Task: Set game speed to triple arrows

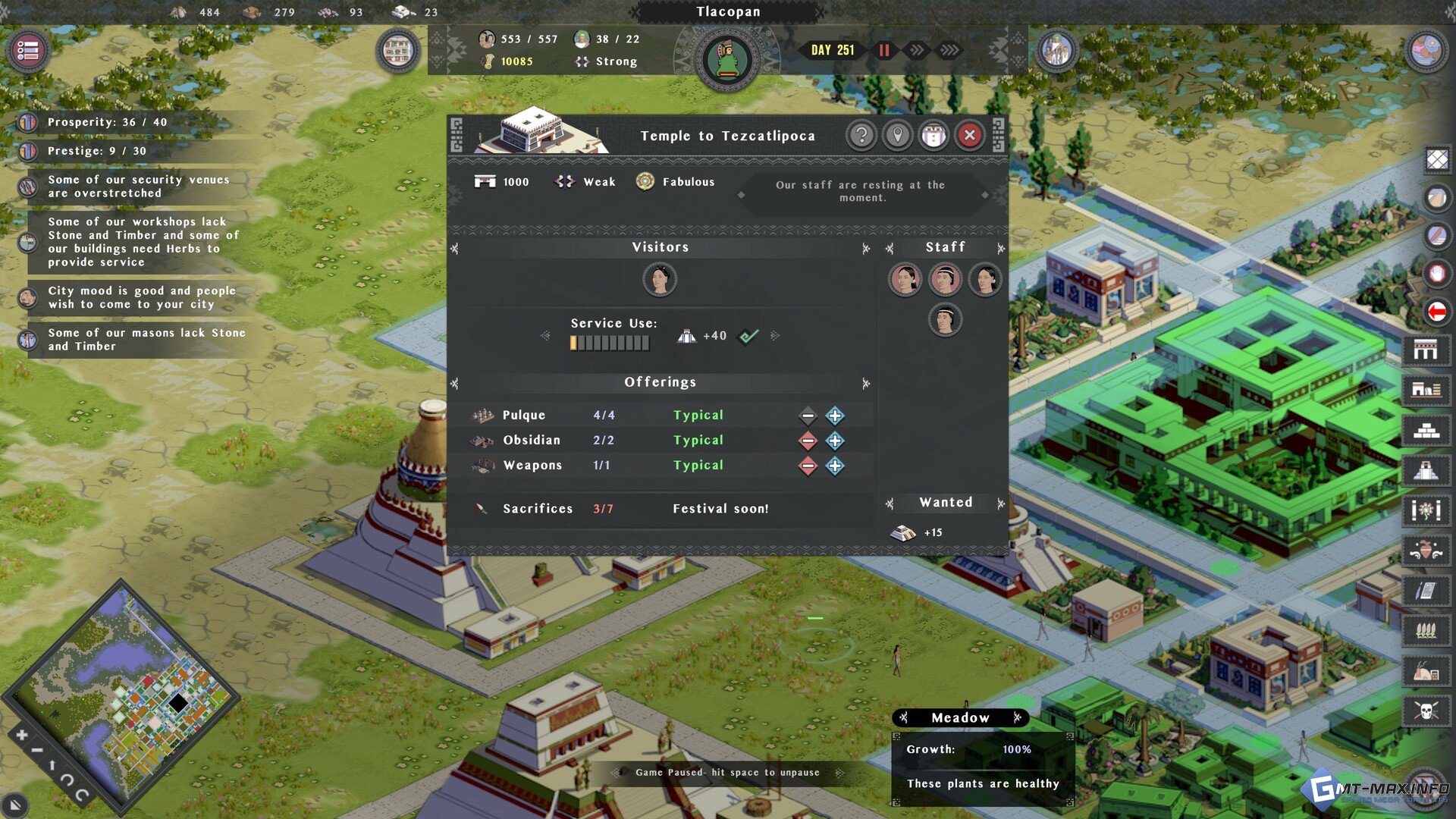Action: pos(949,50)
